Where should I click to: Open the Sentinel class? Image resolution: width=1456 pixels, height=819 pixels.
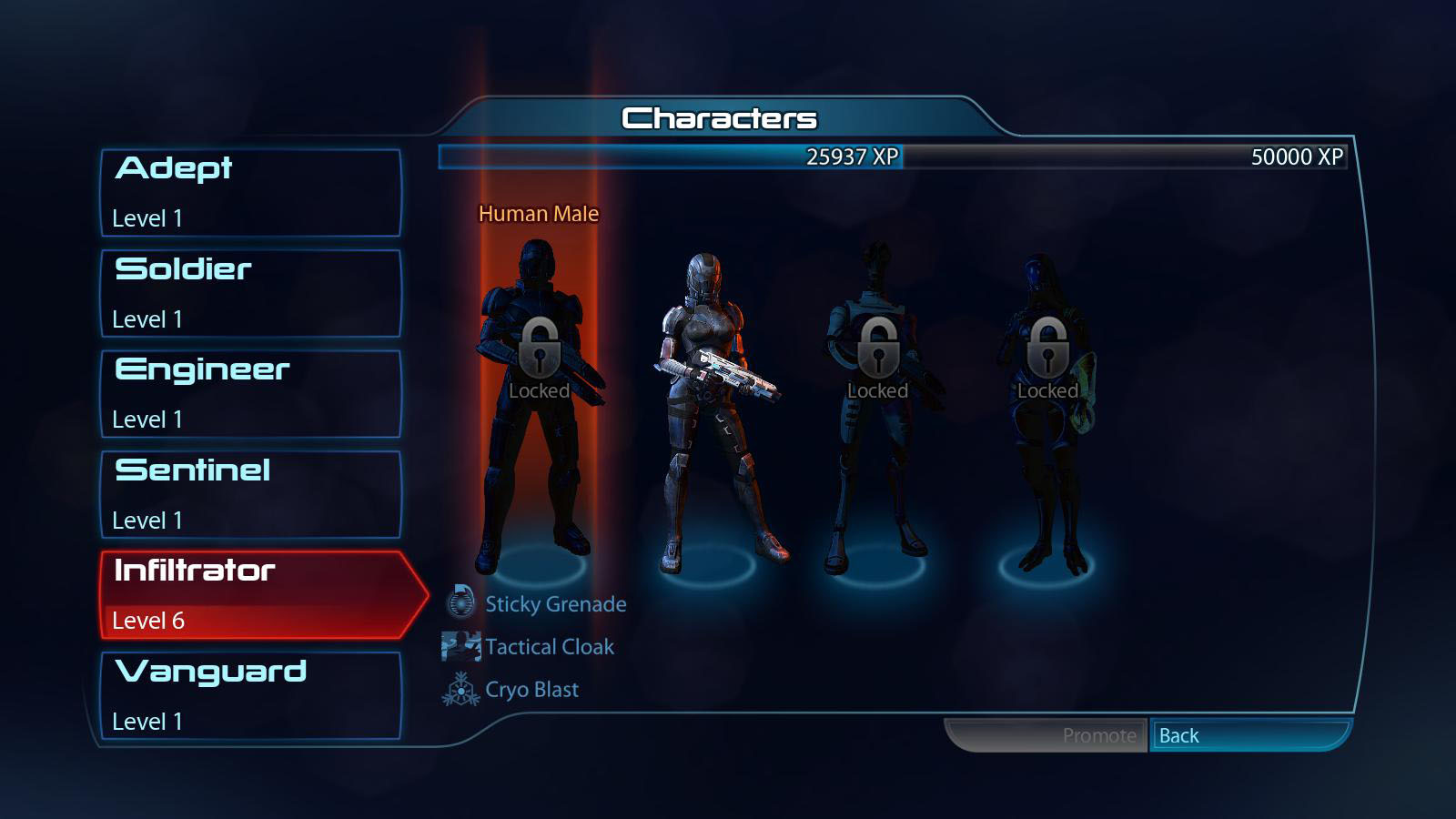coord(250,494)
